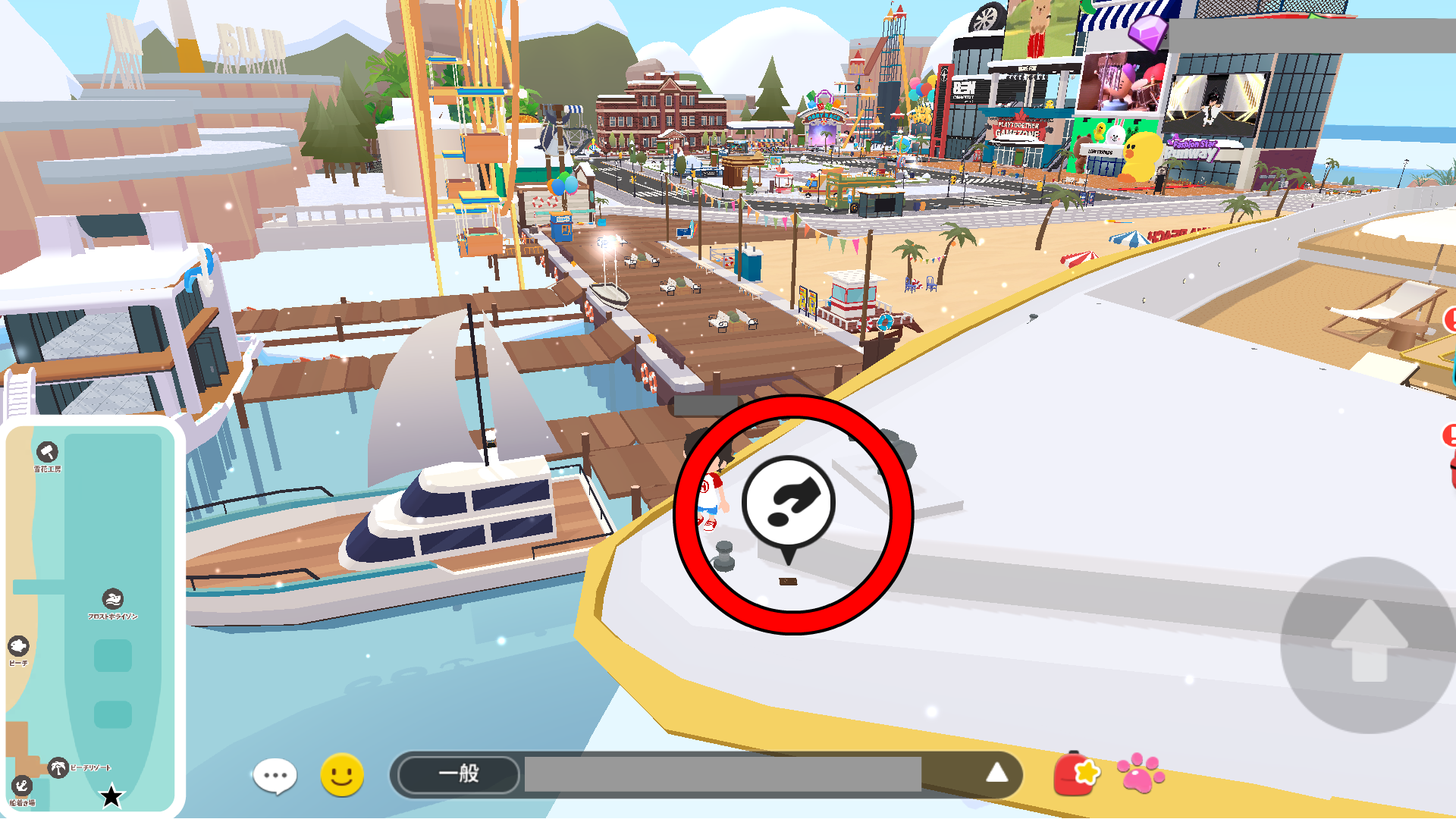This screenshot has height=819, width=1456.
Task: Tap the footprint interaction bubble
Action: [x=789, y=504]
